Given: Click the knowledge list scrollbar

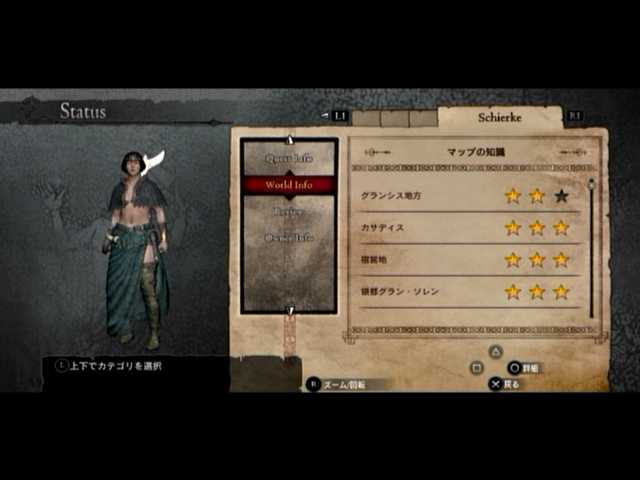Looking at the screenshot, I should coord(591,248).
